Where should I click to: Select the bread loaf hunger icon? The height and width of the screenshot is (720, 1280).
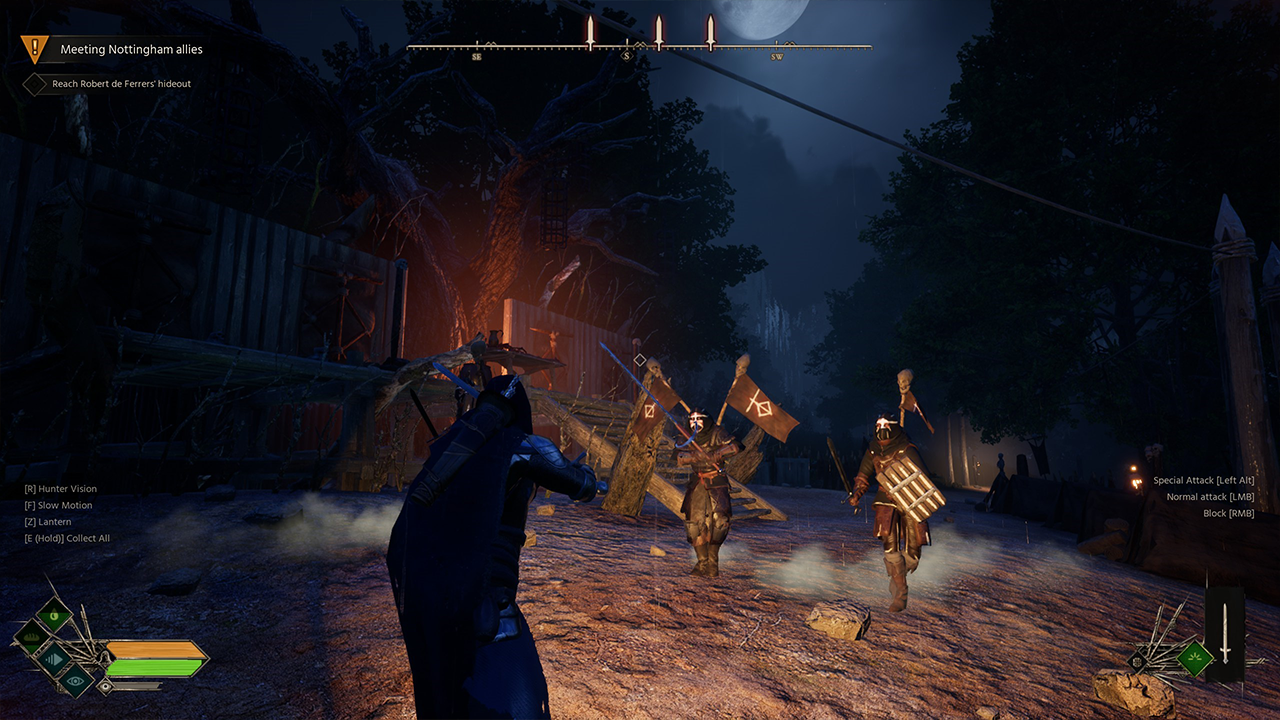pos(30,636)
